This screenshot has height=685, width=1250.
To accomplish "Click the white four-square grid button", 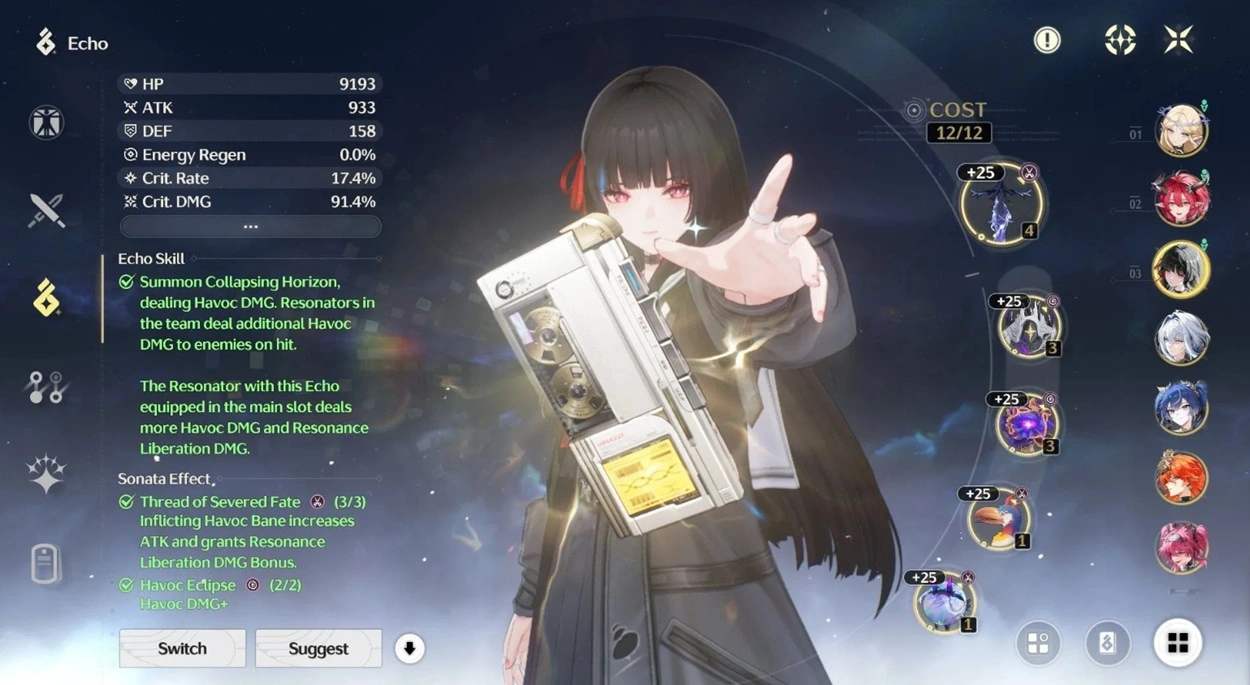I will (x=1178, y=643).
